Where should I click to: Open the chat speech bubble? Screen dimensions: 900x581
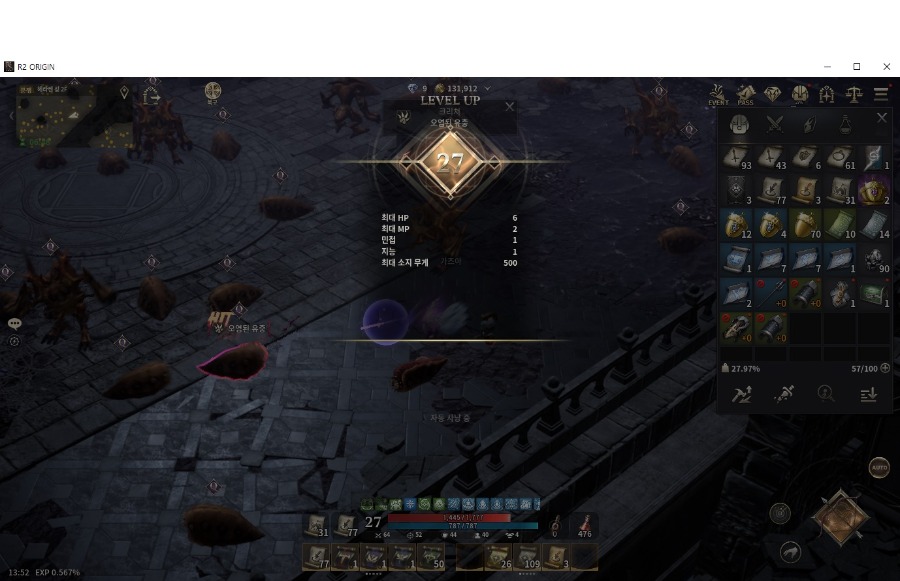point(14,324)
